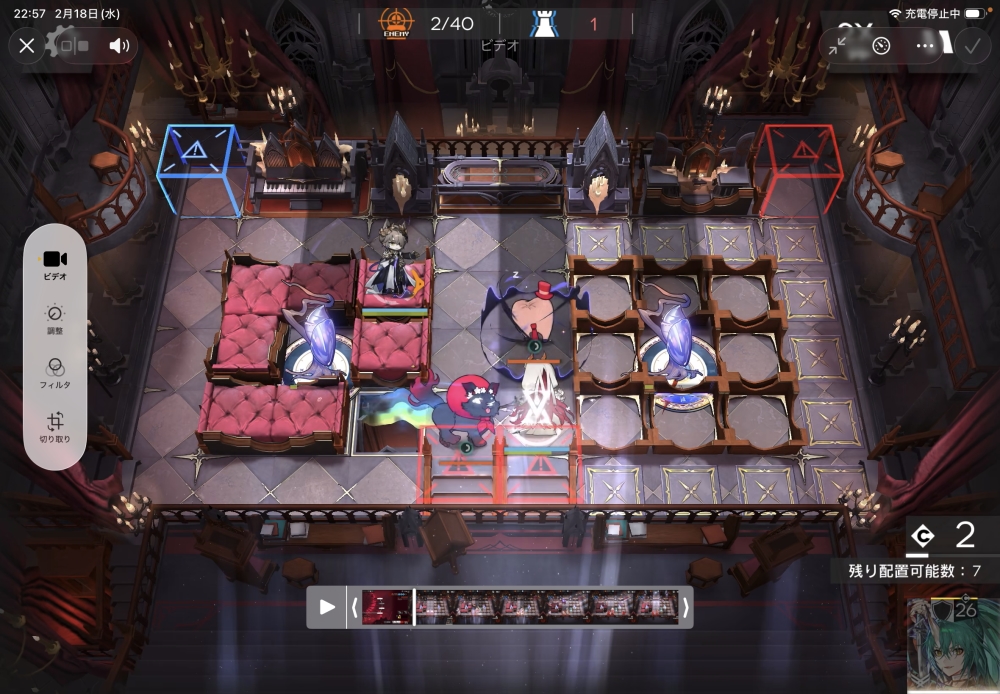Close the video editor with the X button

27,45
